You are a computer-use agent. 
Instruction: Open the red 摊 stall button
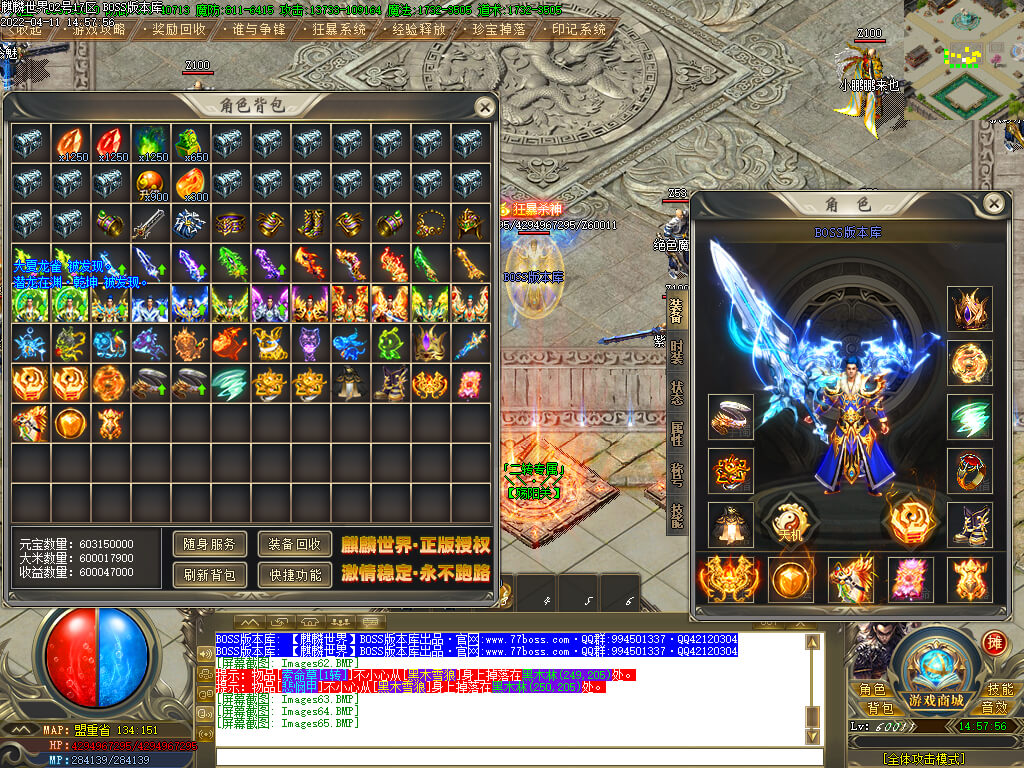coord(994,643)
